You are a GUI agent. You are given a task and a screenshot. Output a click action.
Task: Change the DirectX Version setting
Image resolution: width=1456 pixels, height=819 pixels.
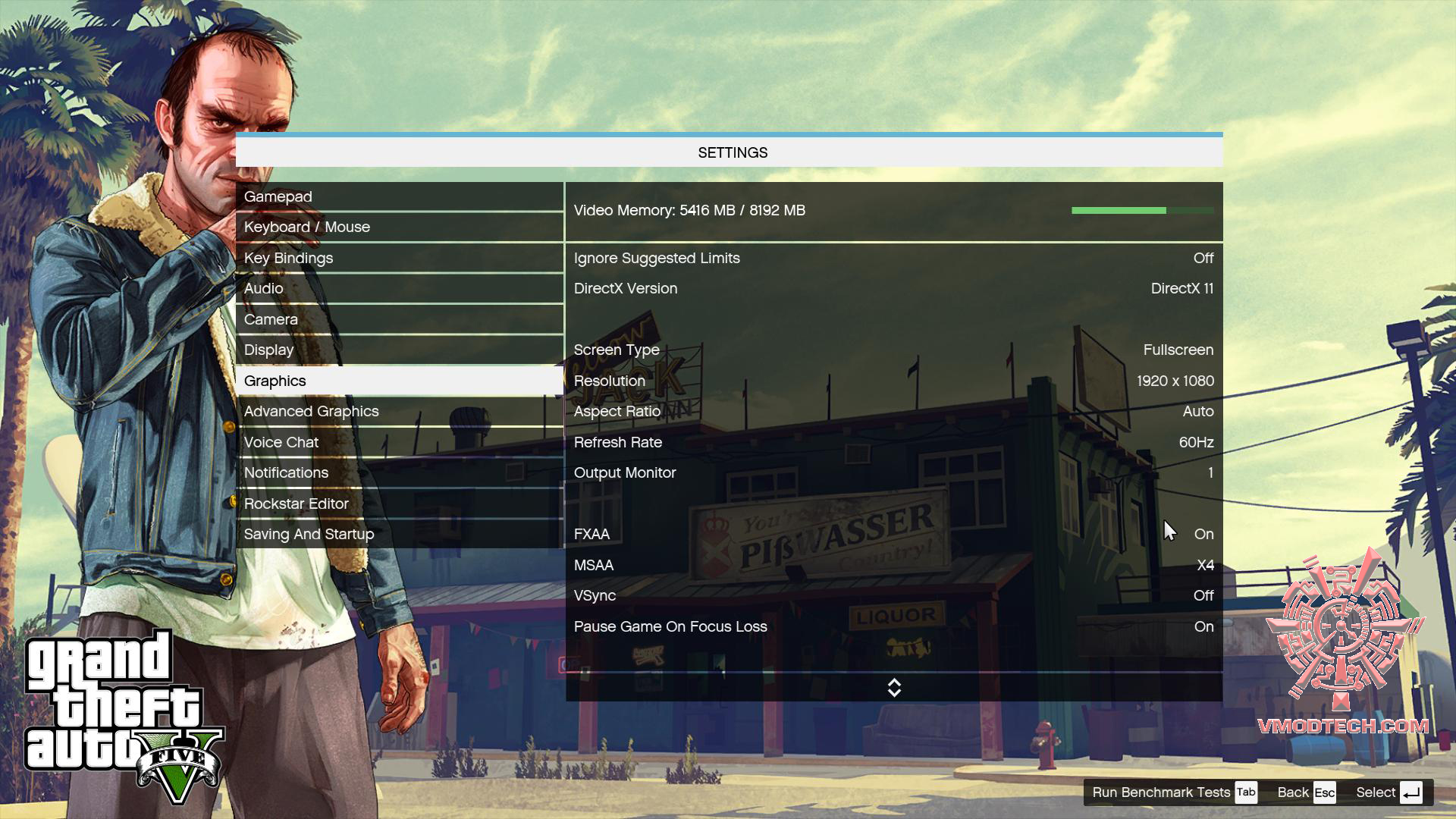coord(893,289)
